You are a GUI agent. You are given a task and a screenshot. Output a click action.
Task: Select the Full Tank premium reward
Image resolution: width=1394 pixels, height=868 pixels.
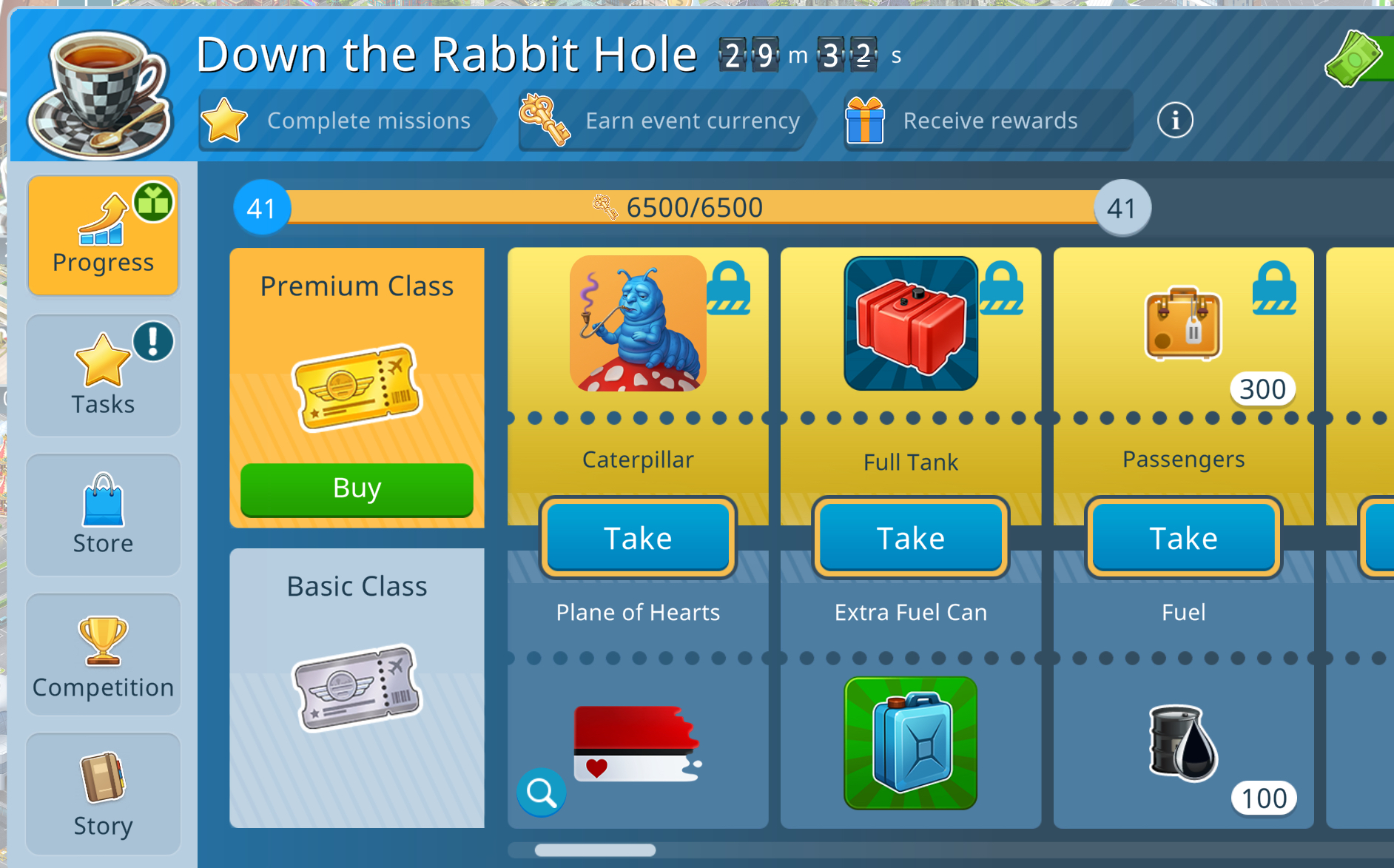pyautogui.click(x=910, y=324)
